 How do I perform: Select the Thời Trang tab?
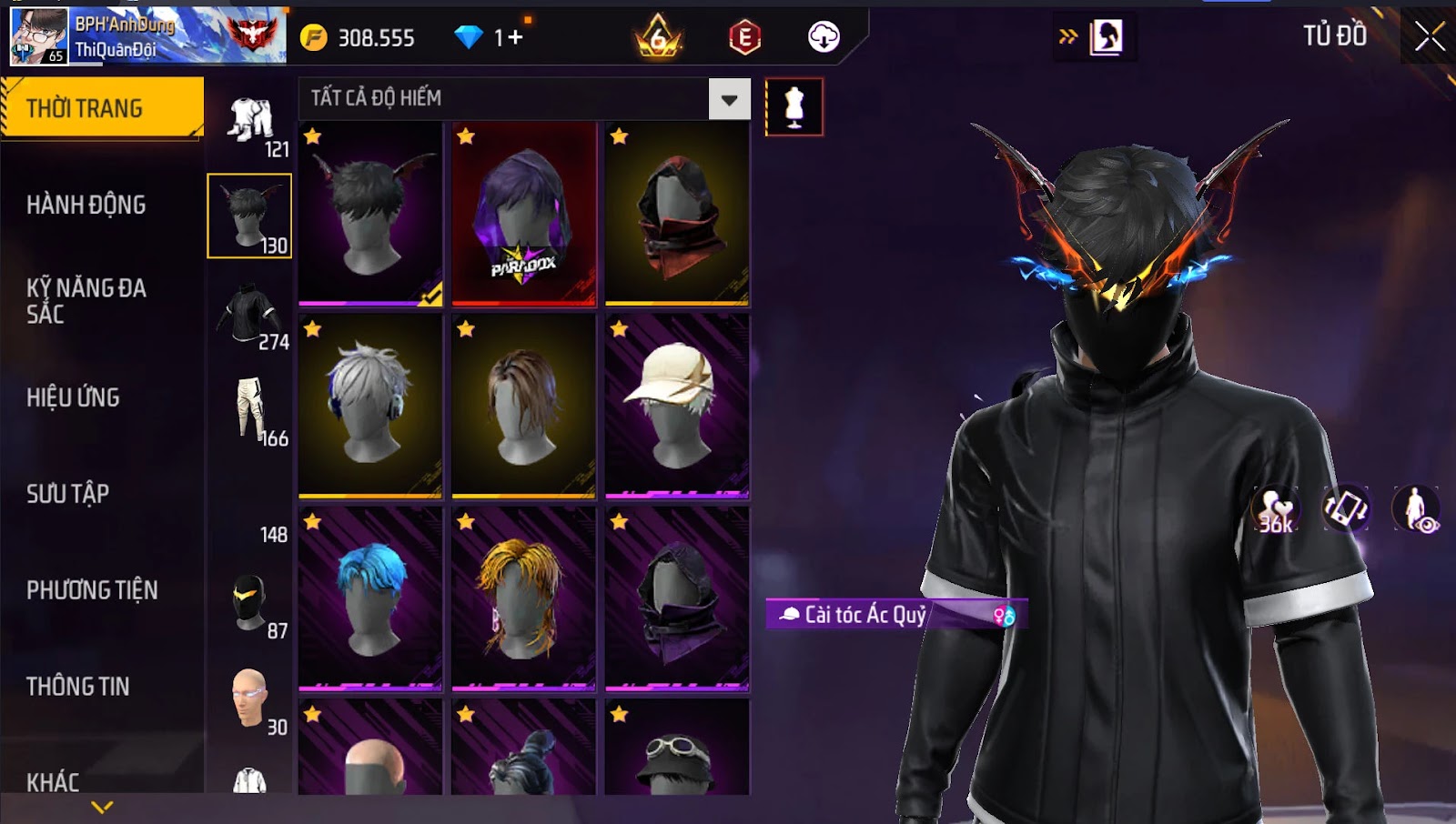[102, 108]
